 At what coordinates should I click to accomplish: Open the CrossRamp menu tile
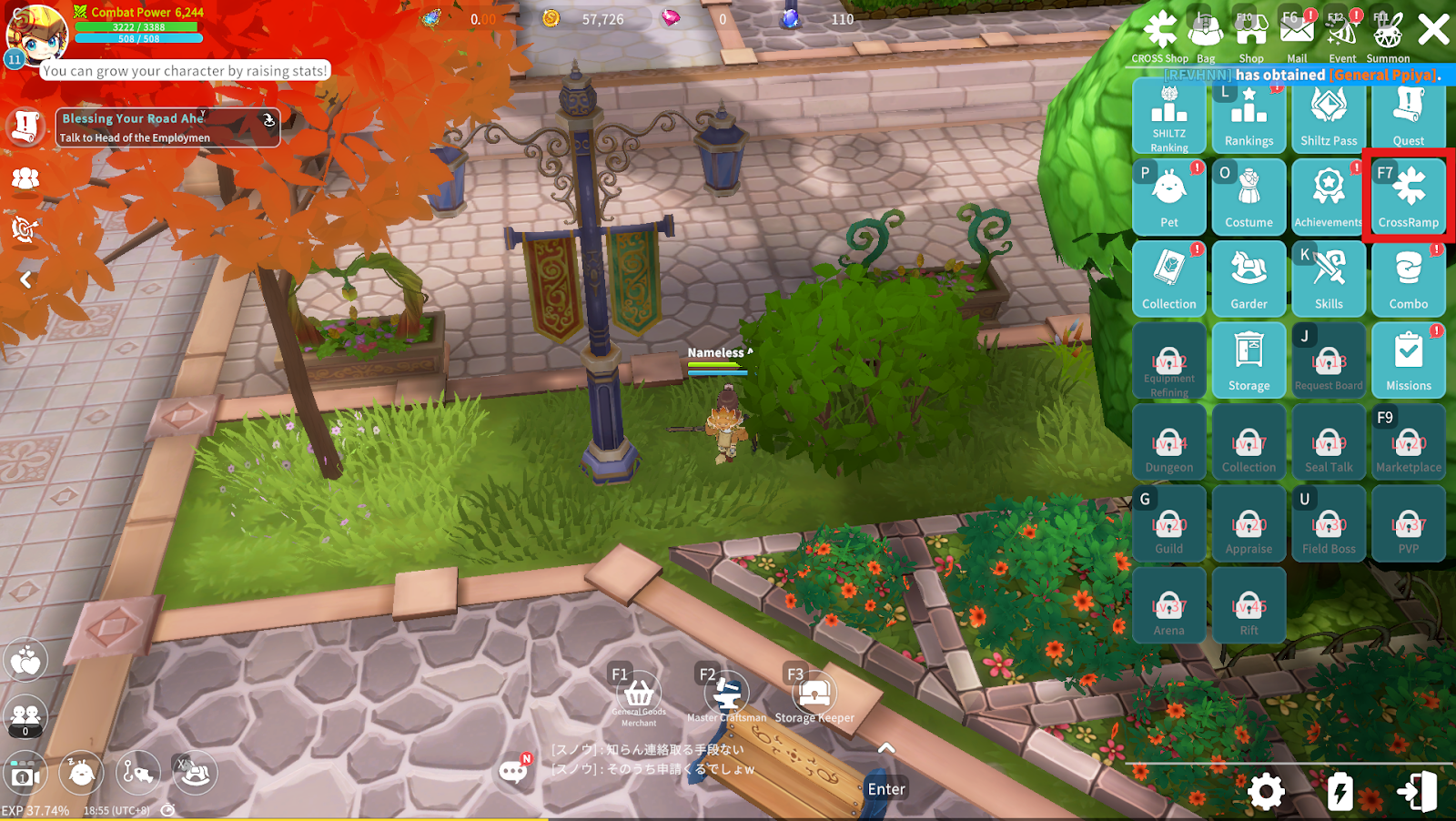[x=1408, y=196]
